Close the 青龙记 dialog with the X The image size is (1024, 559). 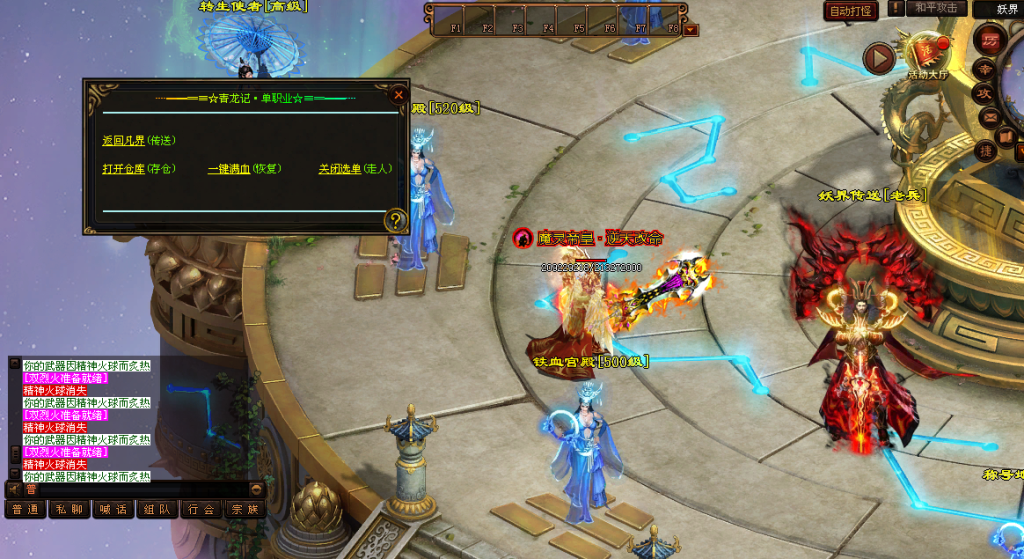click(398, 95)
